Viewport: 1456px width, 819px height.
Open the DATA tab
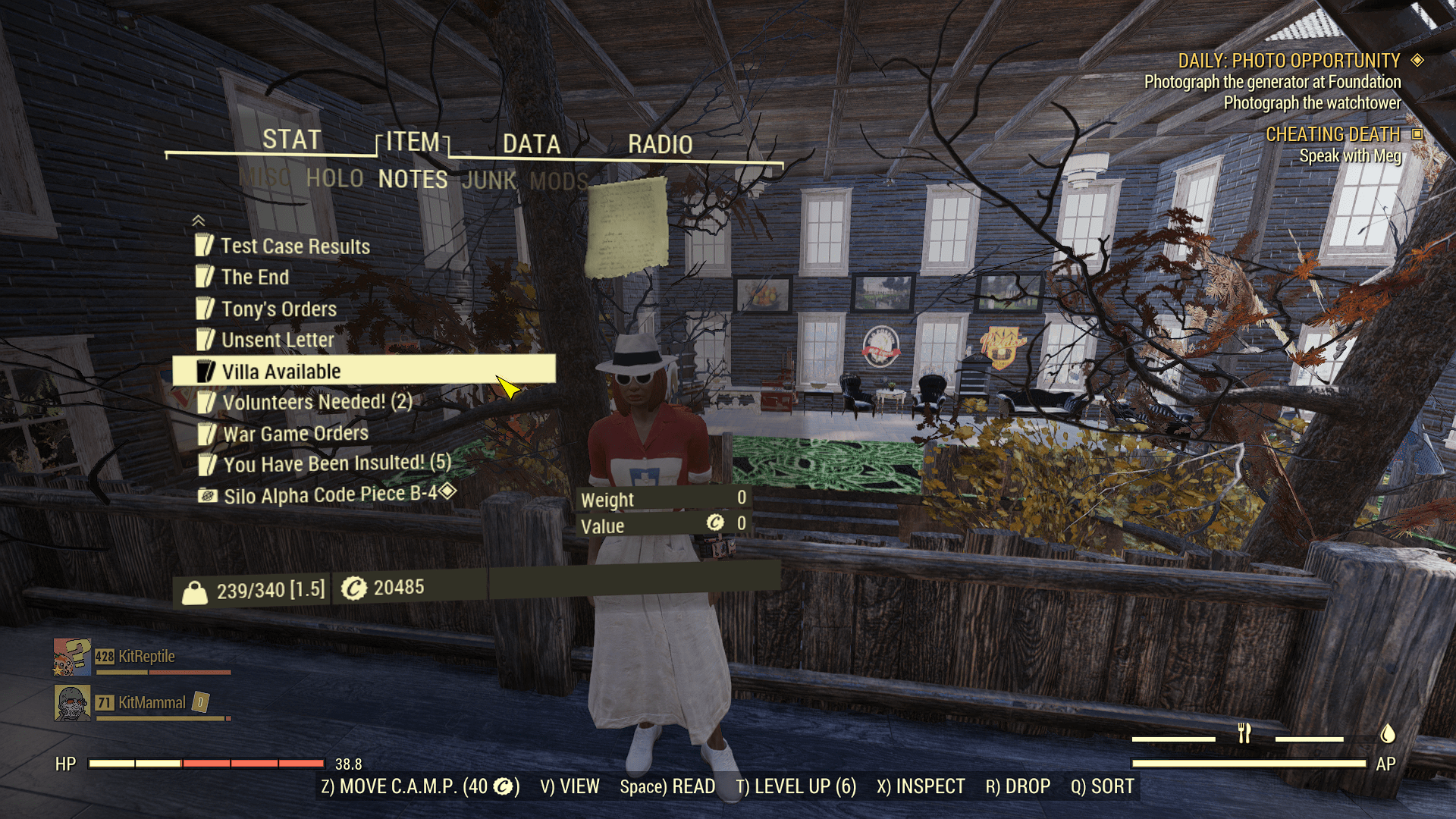point(532,144)
